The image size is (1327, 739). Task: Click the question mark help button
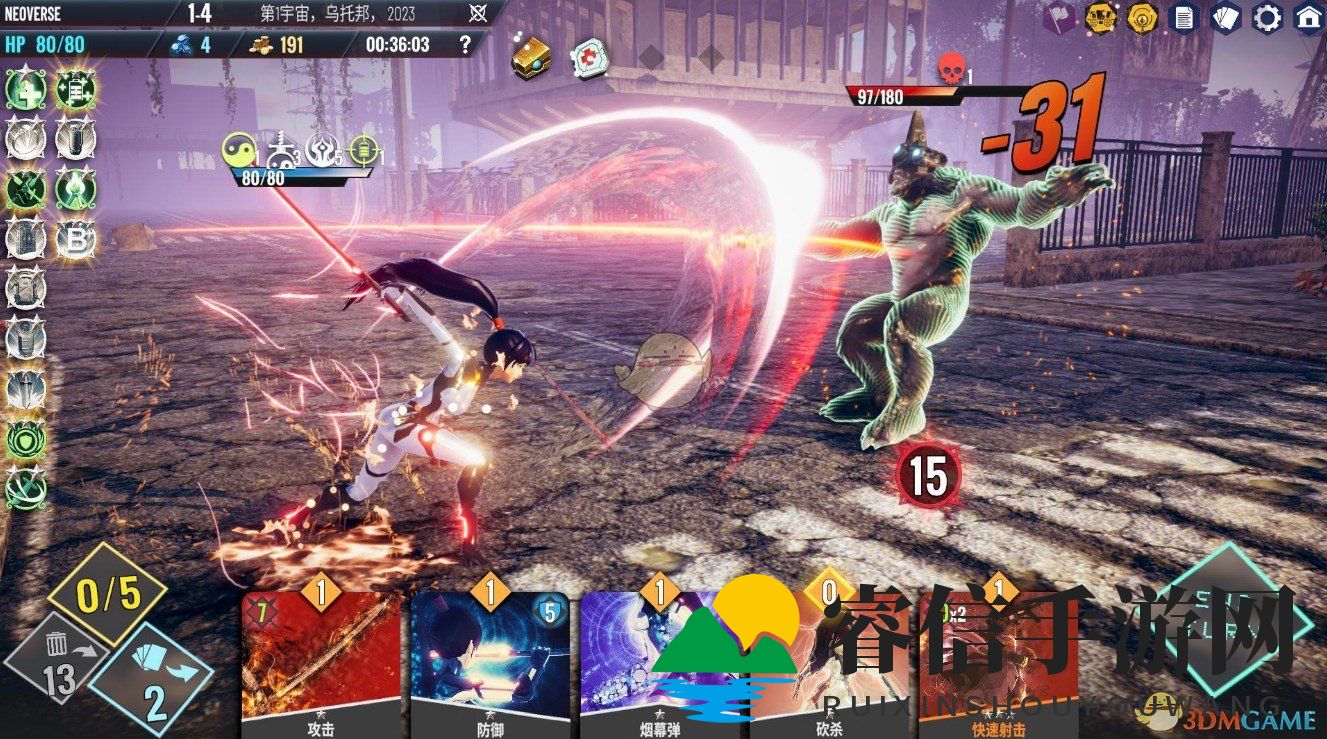tap(464, 44)
